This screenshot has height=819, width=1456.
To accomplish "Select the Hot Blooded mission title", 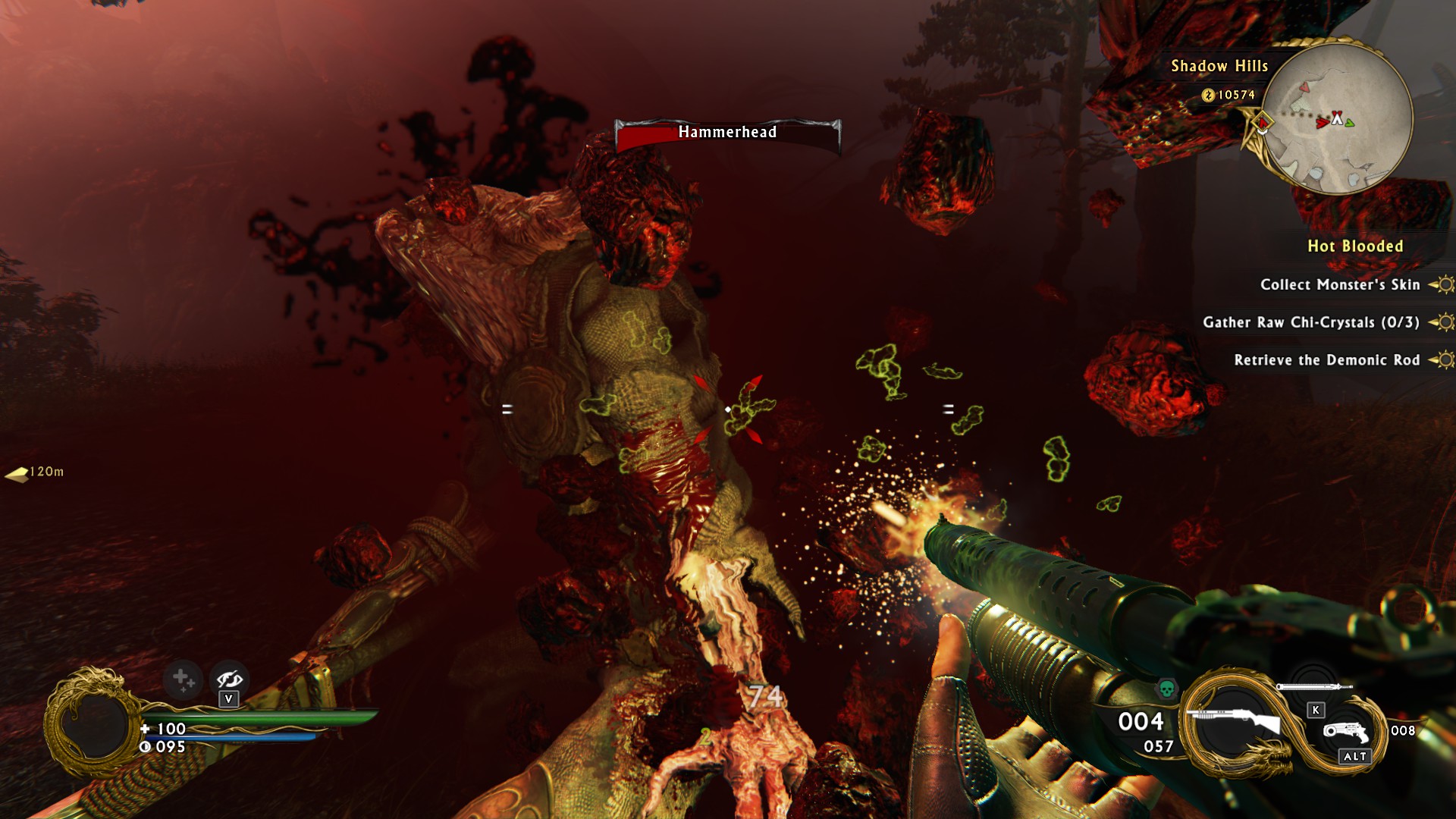I will tap(1355, 246).
